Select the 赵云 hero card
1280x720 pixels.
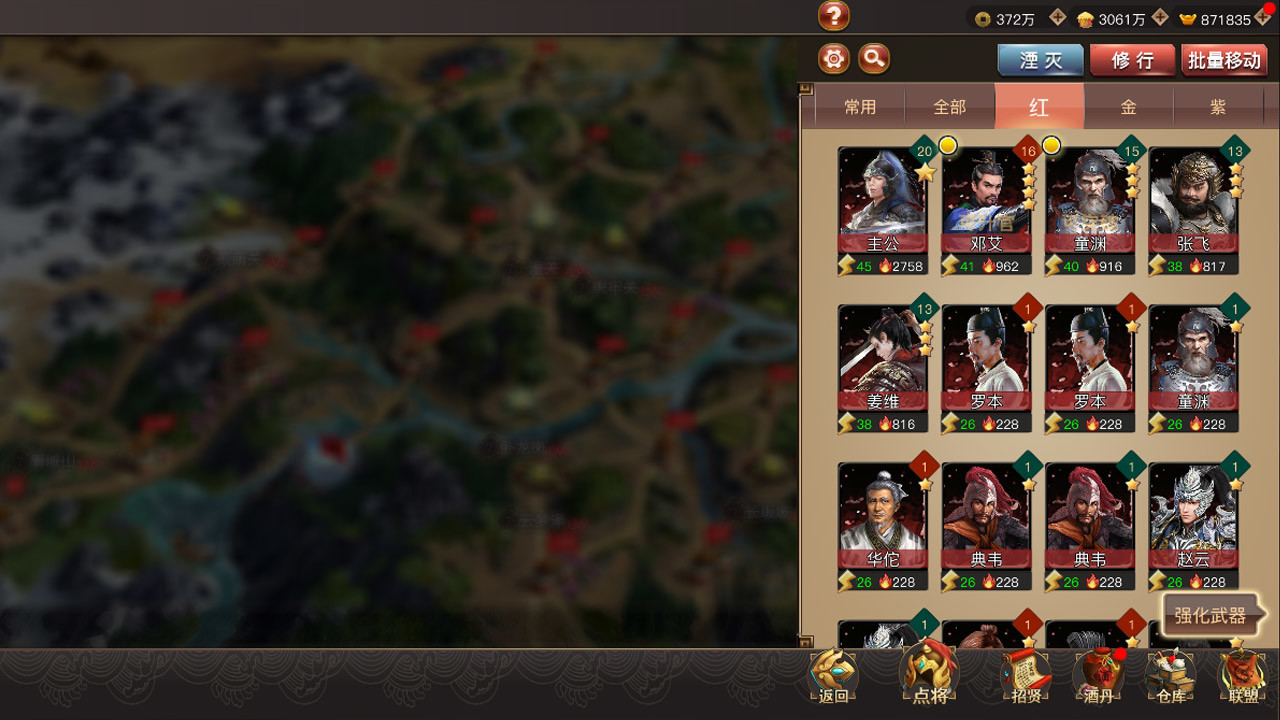click(x=1193, y=520)
